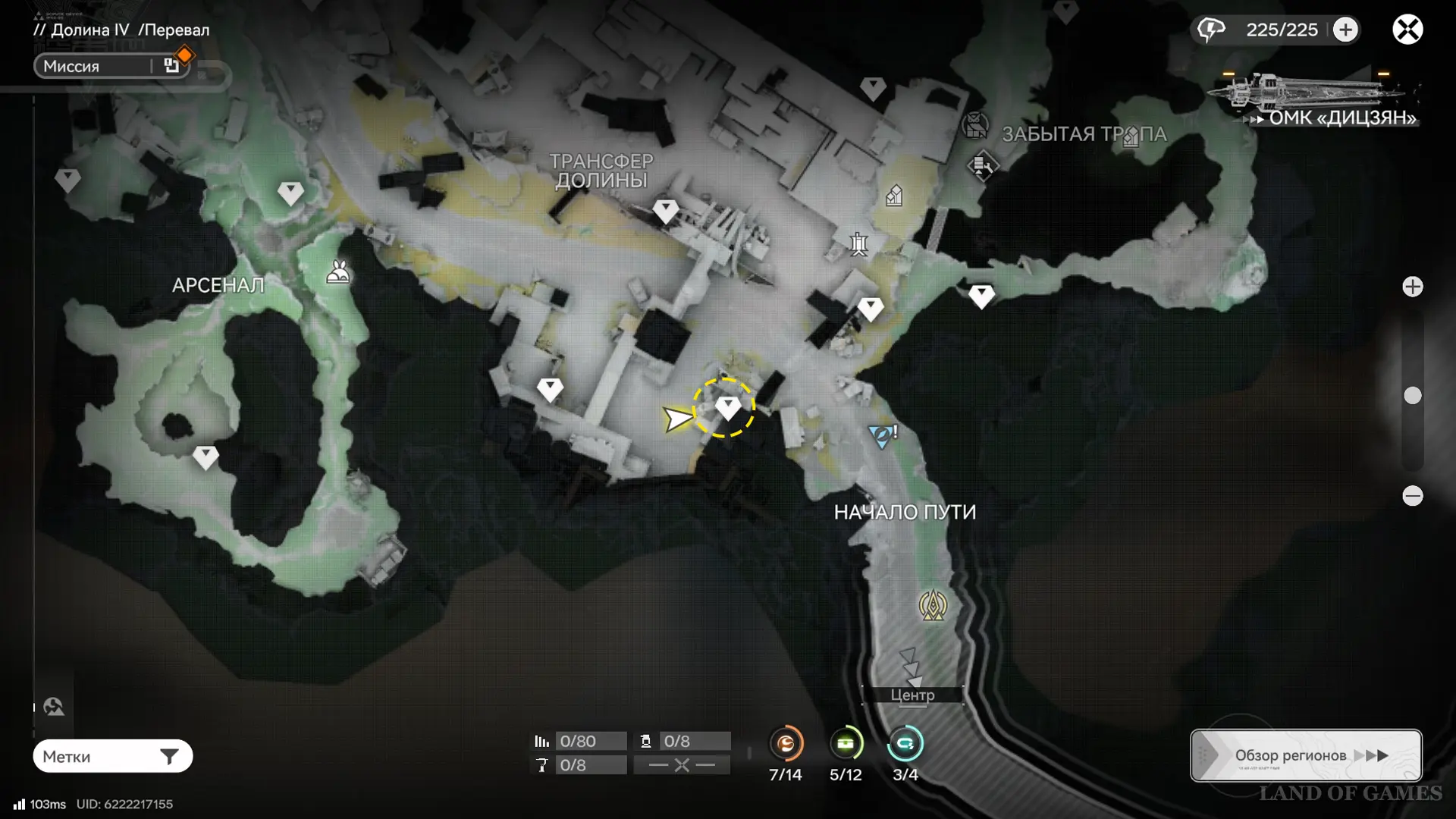The image size is (1456, 819).
Task: Add stamina with the plus button
Action: click(x=1345, y=30)
